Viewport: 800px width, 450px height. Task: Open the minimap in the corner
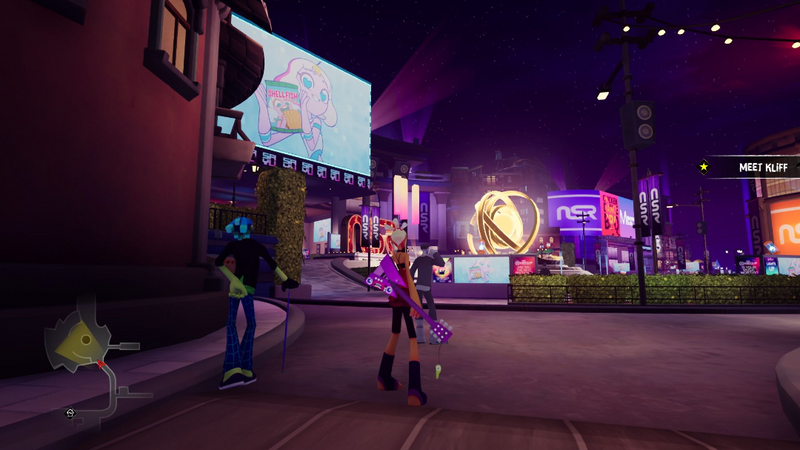click(x=90, y=355)
